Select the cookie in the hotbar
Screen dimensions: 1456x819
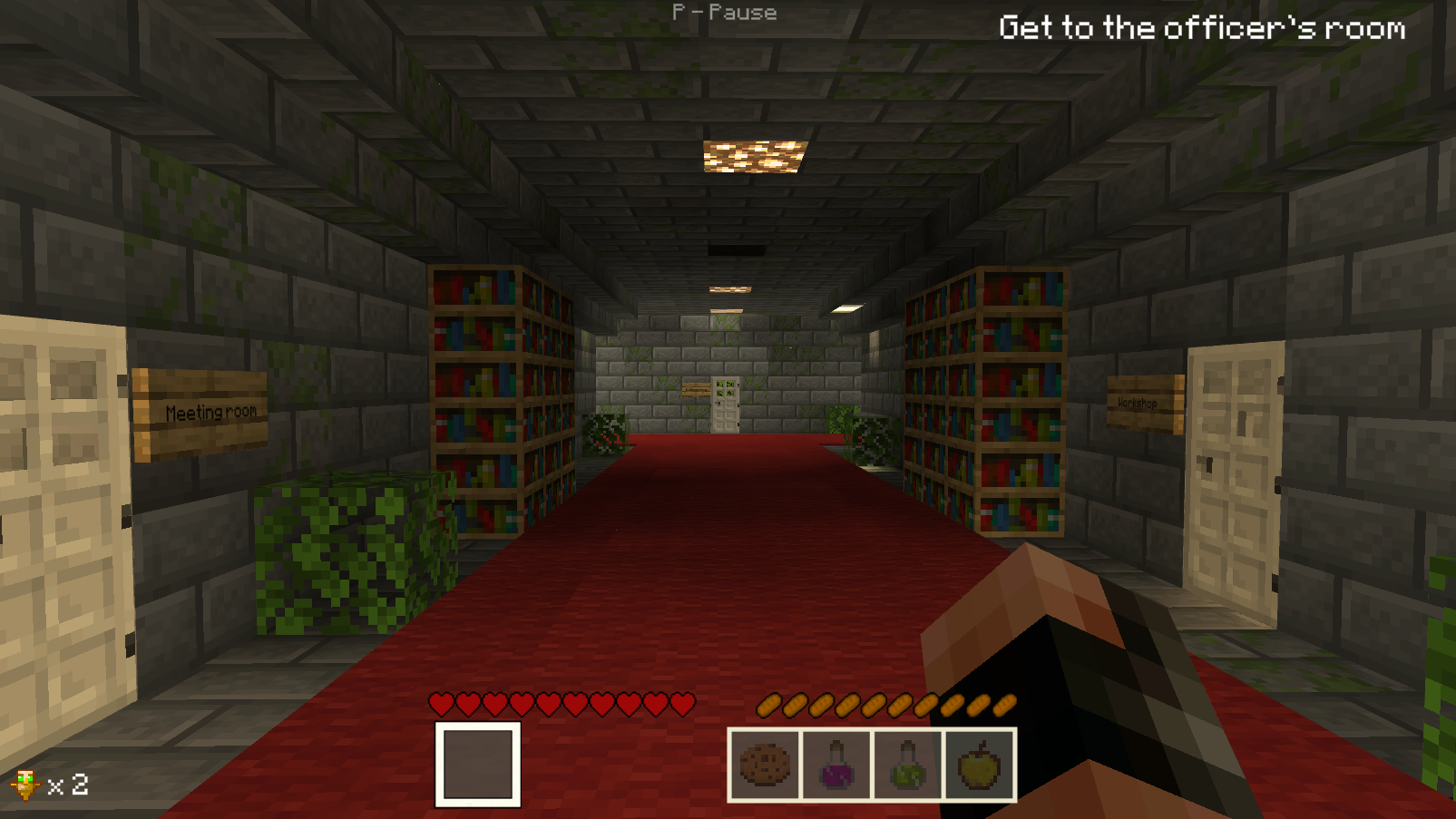(x=767, y=767)
